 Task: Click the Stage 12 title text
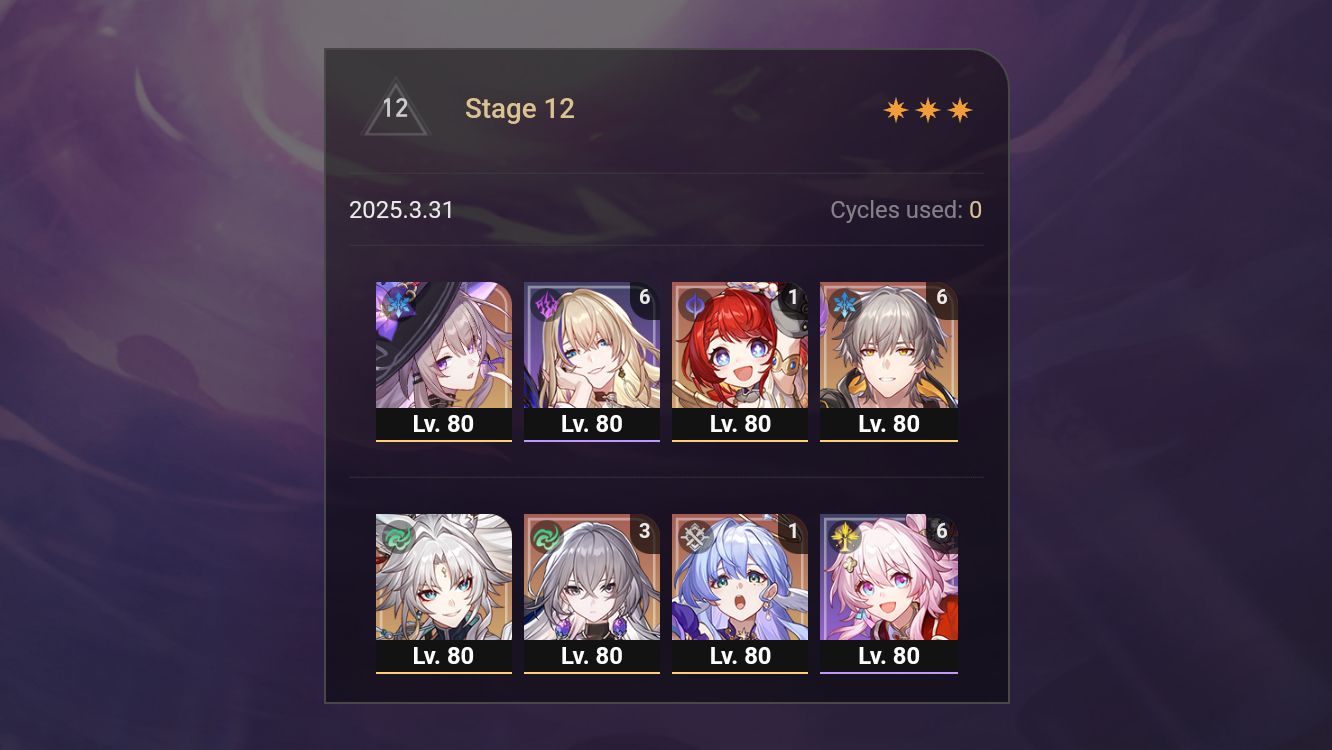[520, 108]
